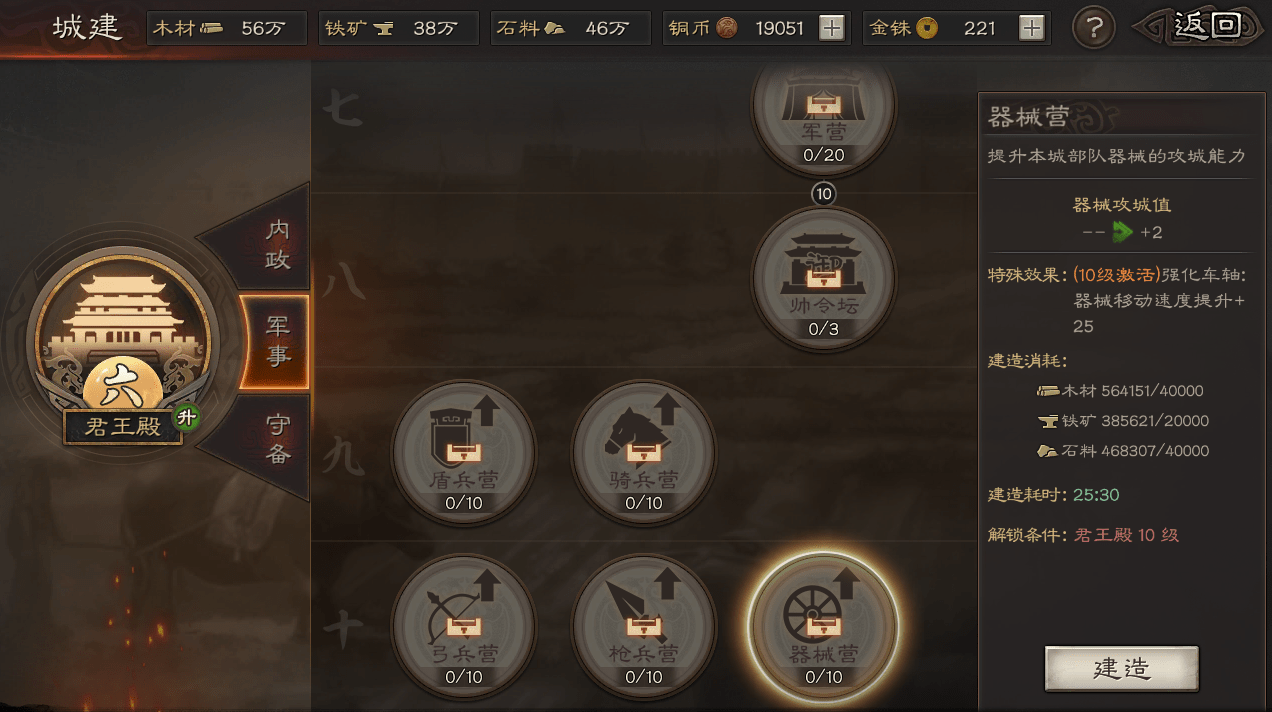Choose the 弓兵营 building node
Screen dimensions: 1272x712
pyautogui.click(x=463, y=626)
